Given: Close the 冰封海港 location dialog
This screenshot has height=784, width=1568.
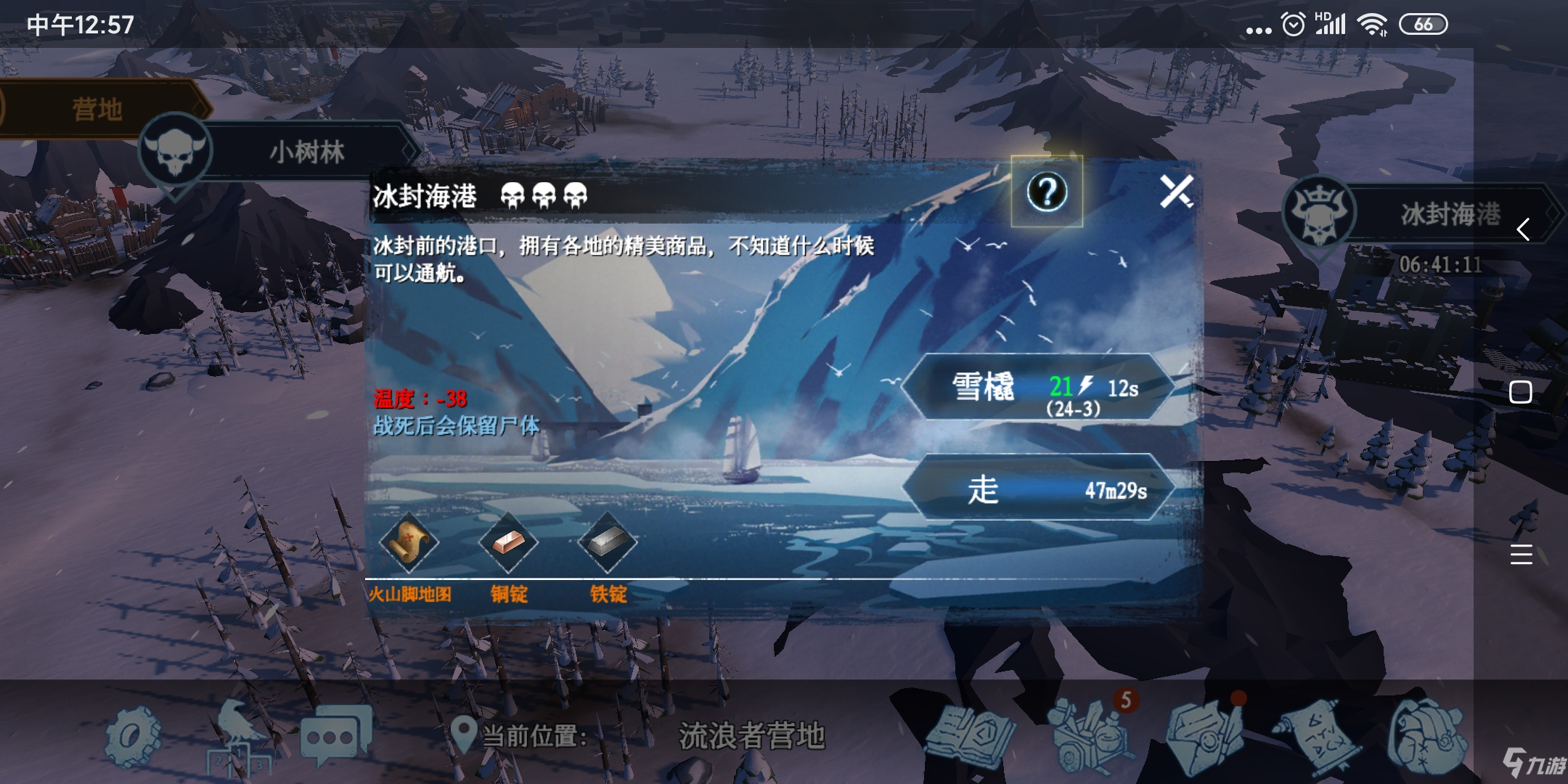Looking at the screenshot, I should (x=1176, y=192).
